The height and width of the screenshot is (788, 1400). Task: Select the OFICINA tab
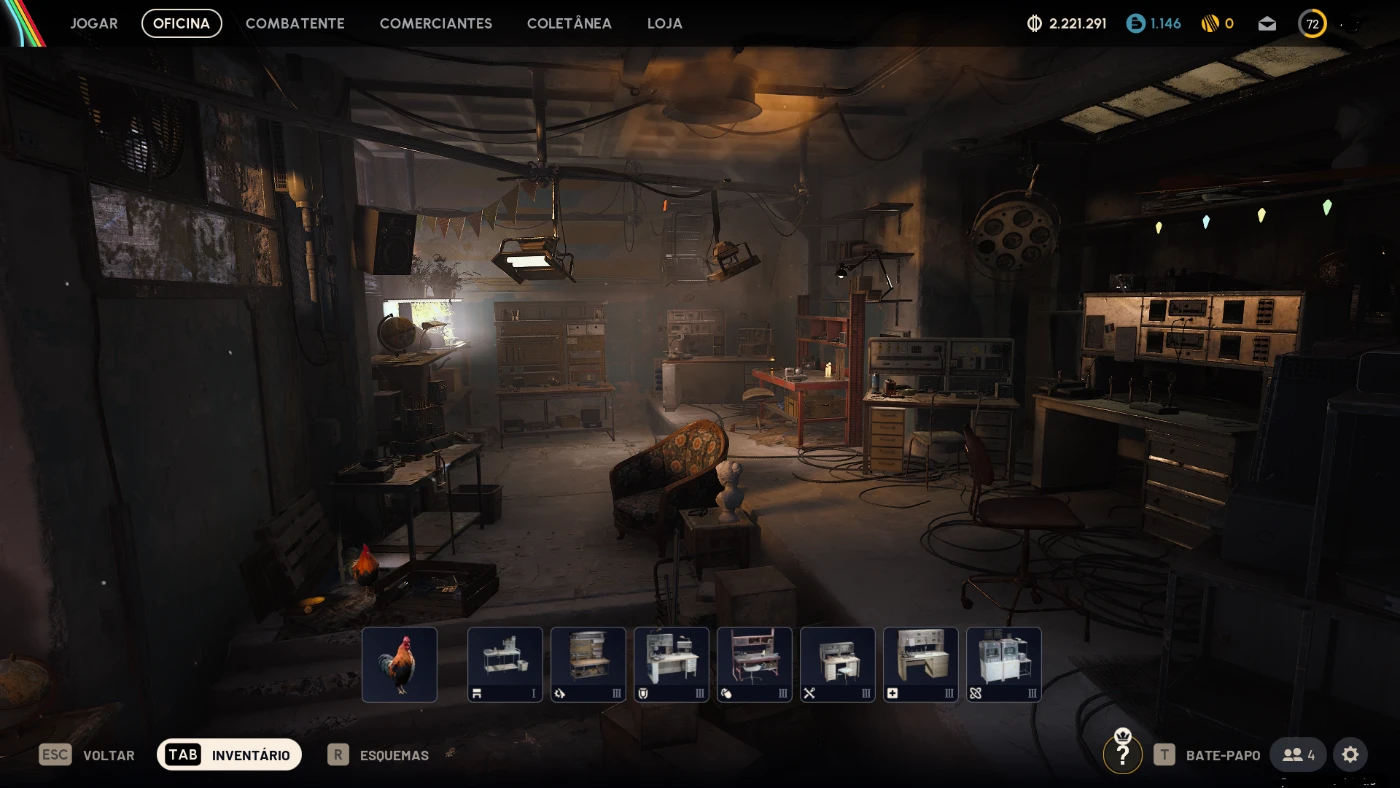tap(181, 23)
